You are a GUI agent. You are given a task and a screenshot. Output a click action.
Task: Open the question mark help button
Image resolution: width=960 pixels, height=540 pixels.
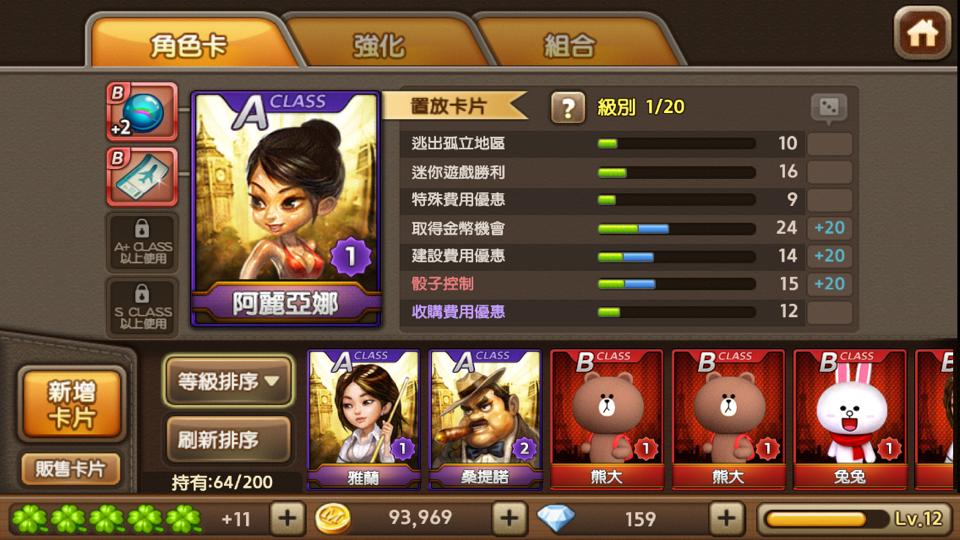click(x=567, y=107)
